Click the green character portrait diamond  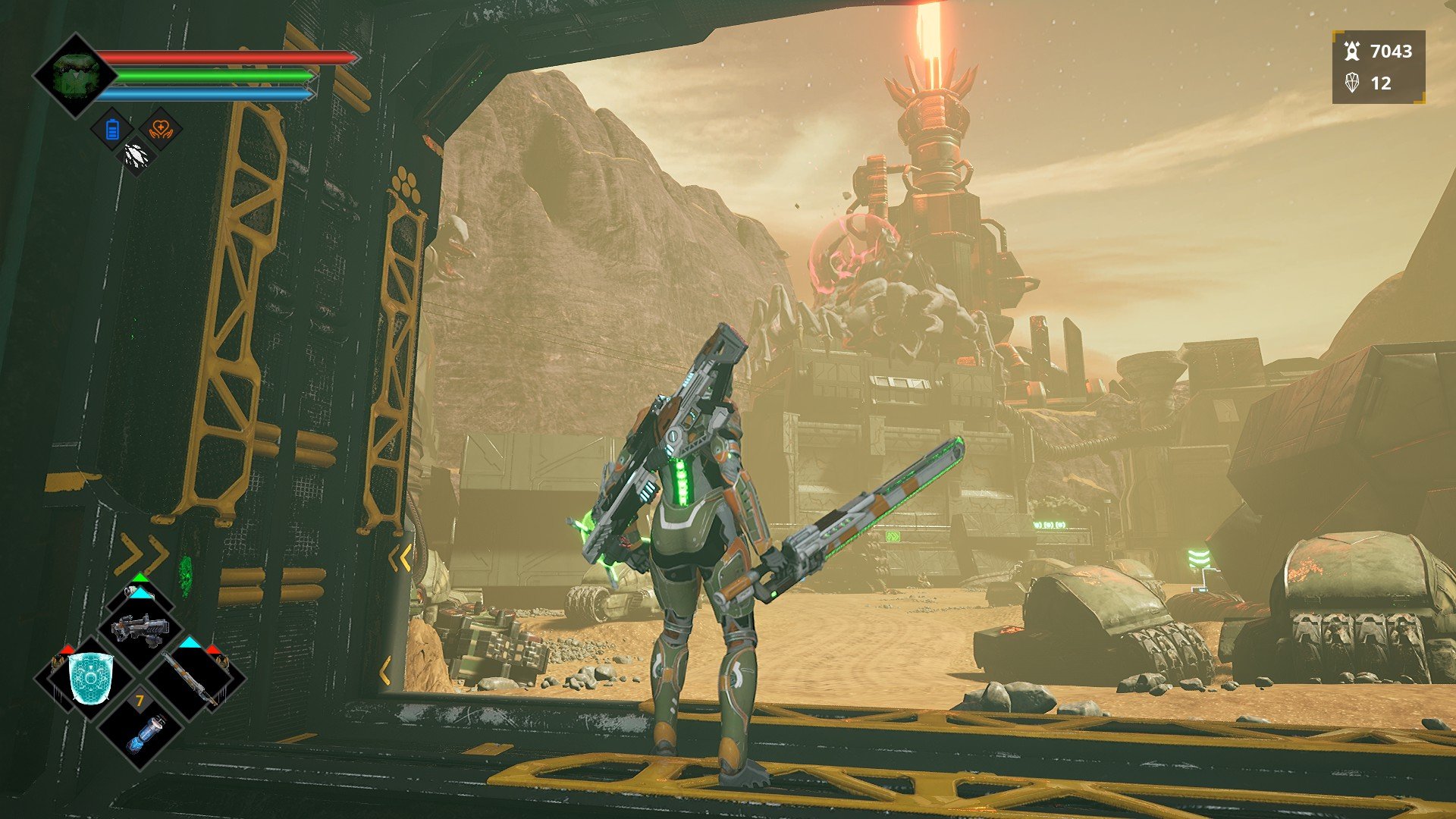point(75,76)
